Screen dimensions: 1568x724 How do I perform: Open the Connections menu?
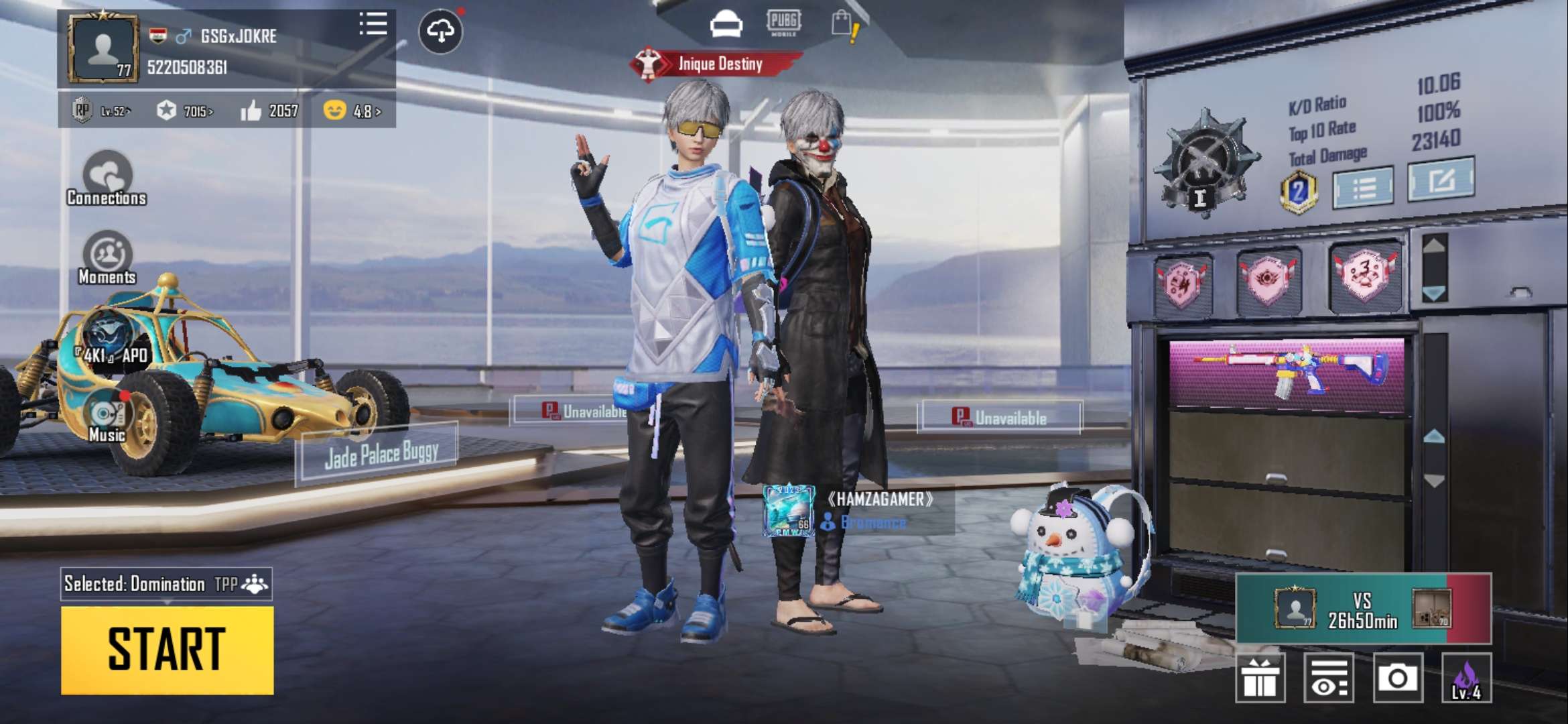pos(107,178)
